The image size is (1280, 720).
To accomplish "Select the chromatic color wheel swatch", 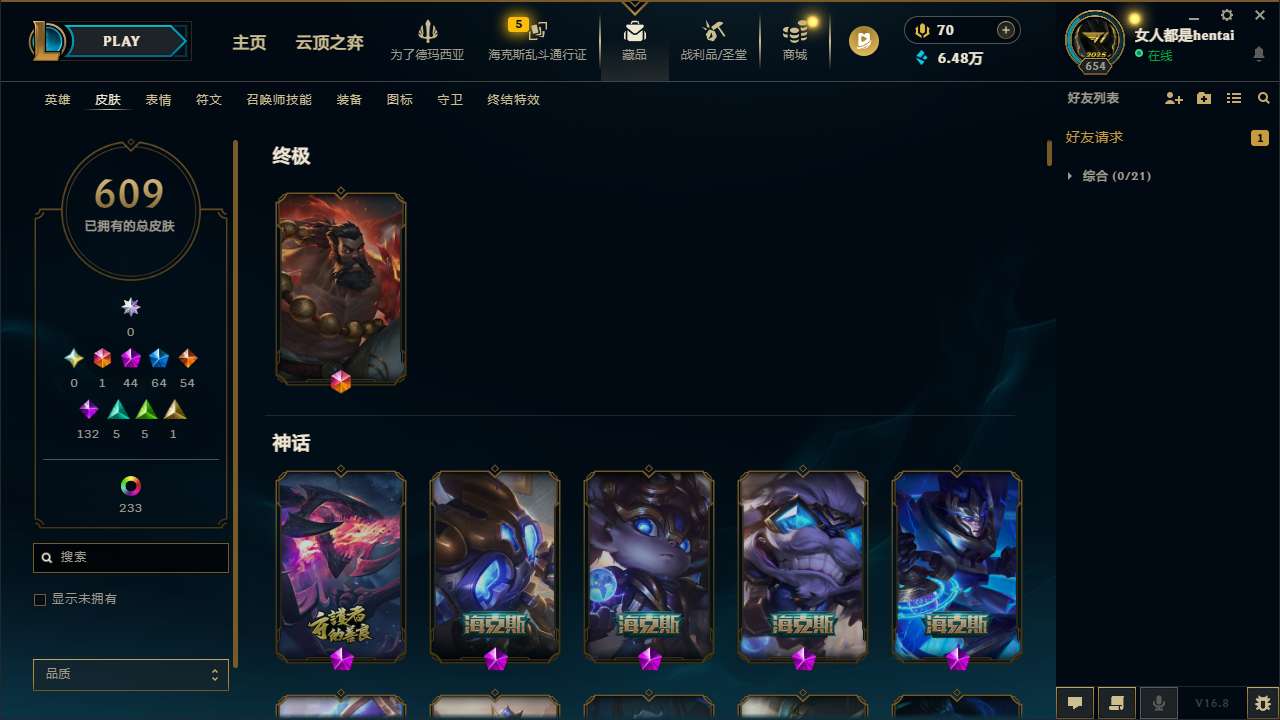I will point(130,487).
